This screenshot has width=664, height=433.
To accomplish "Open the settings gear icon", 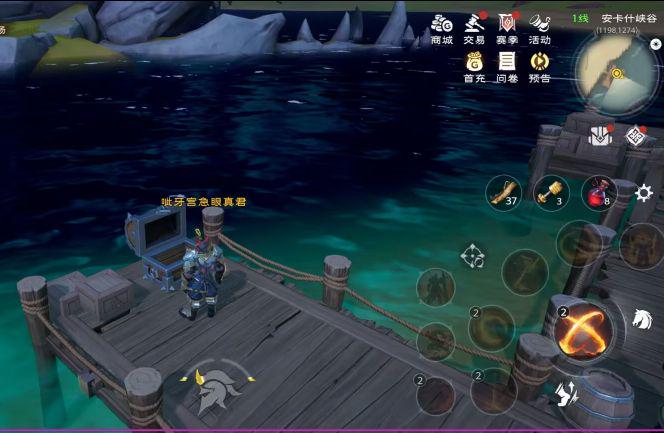I will 644,192.
